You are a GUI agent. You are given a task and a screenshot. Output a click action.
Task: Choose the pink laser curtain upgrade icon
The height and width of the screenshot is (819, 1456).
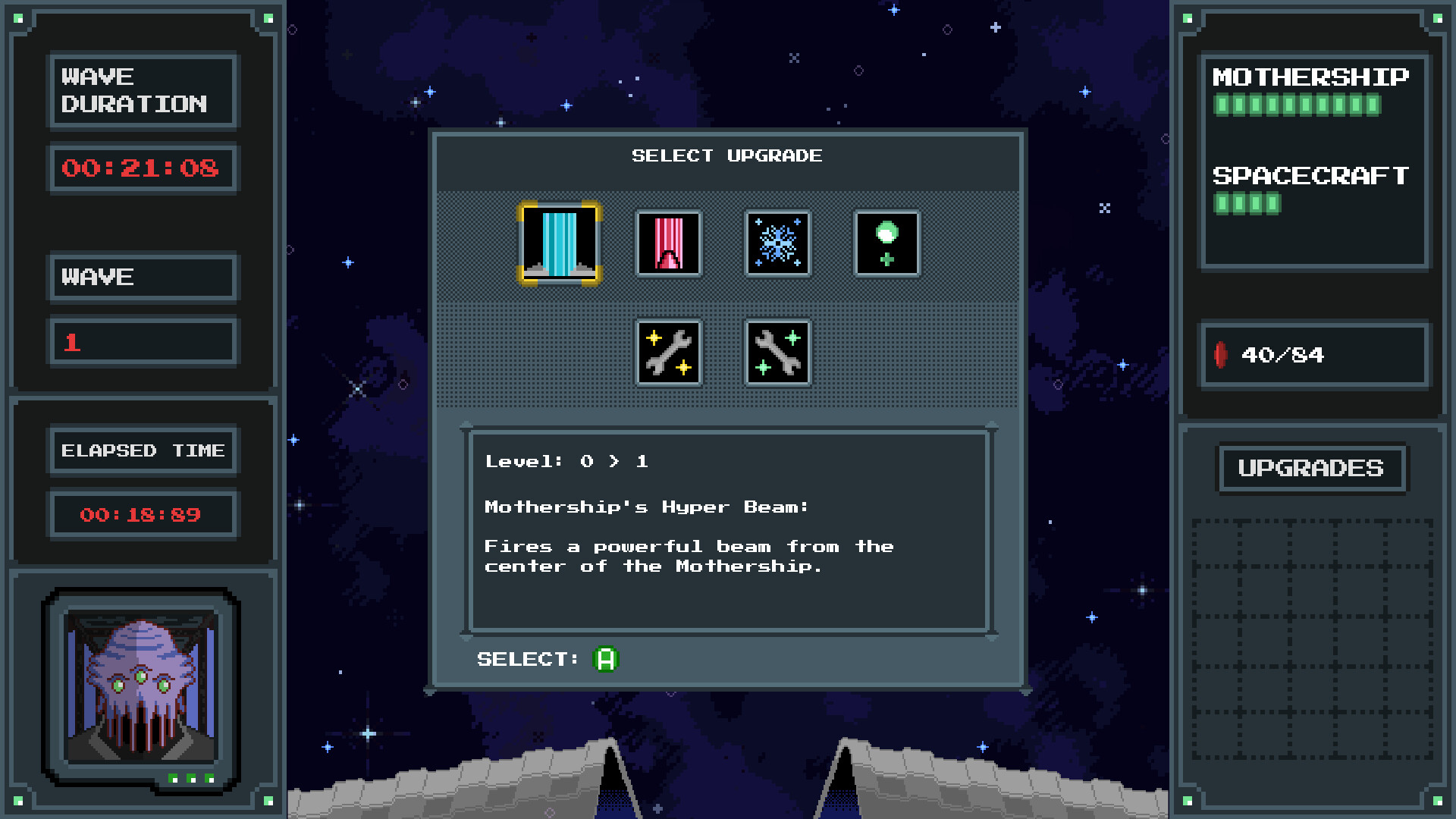[x=668, y=244]
